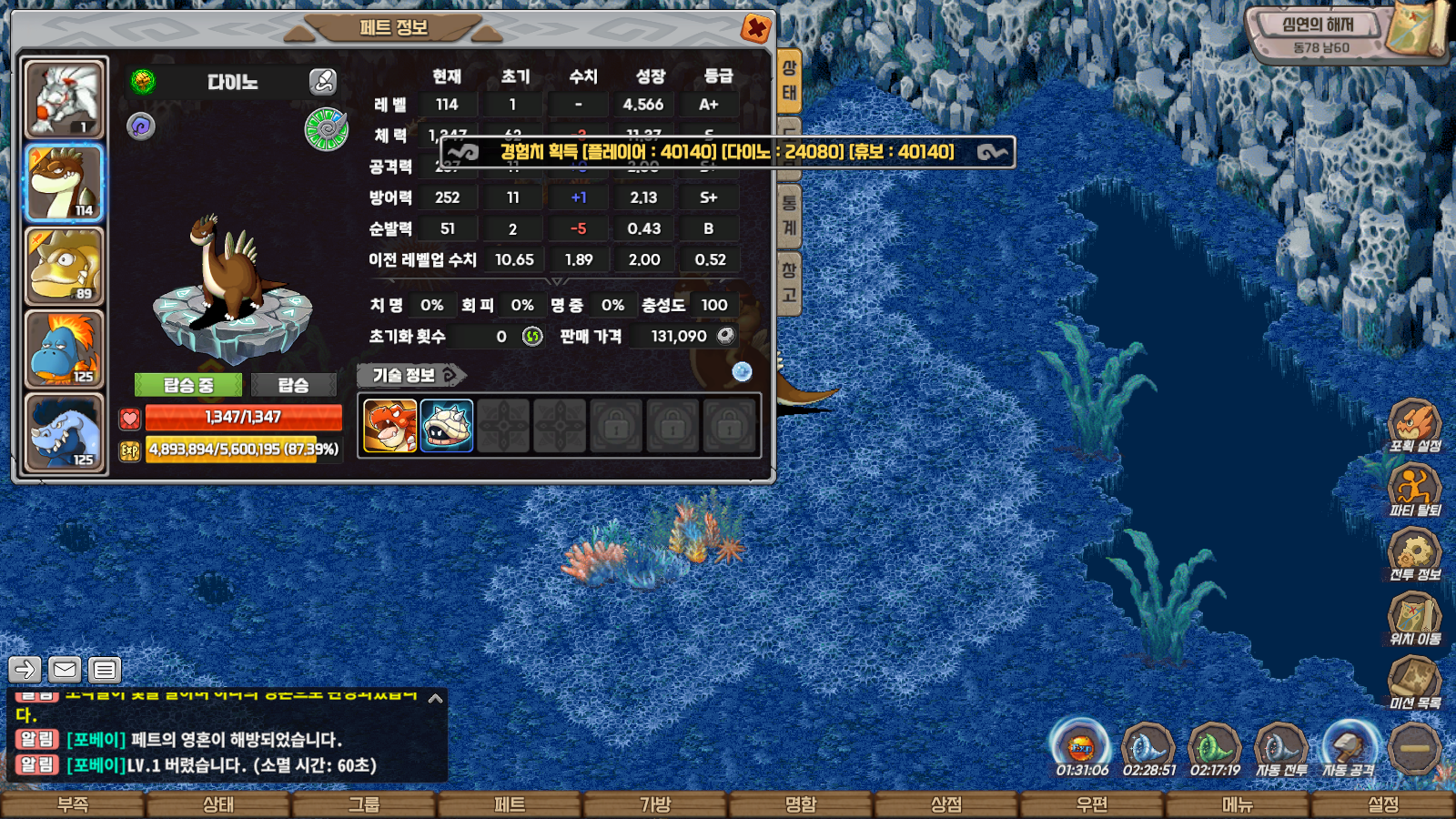Rename pet with the pencil icon
The height and width of the screenshot is (819, 1456).
(x=323, y=82)
